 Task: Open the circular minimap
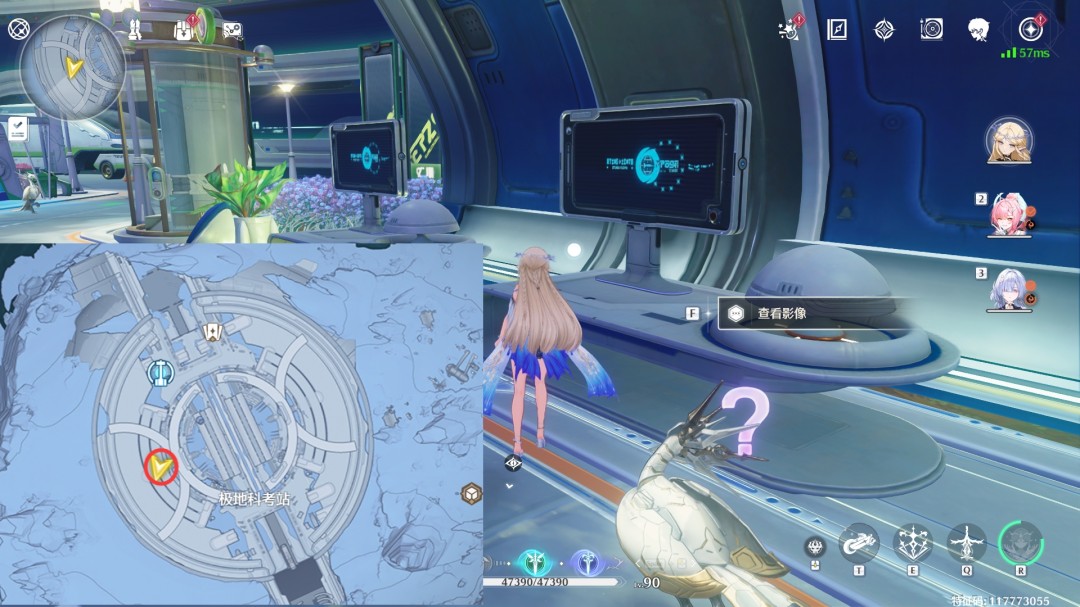coord(72,66)
